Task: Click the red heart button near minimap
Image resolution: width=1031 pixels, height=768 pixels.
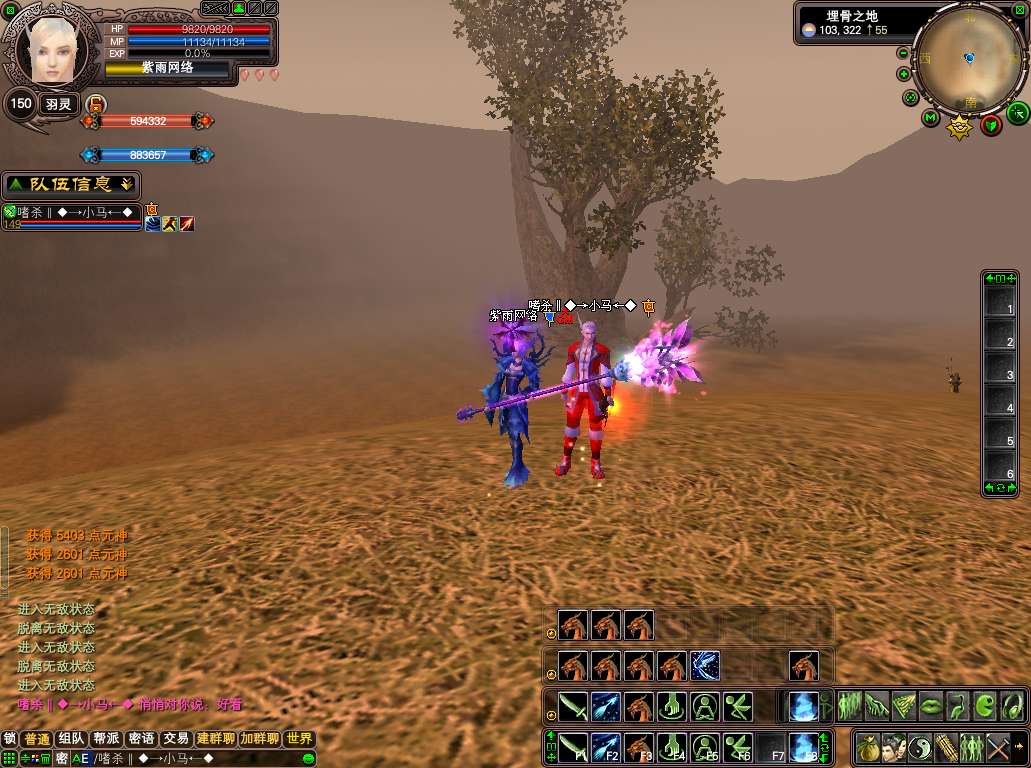Action: (x=991, y=125)
